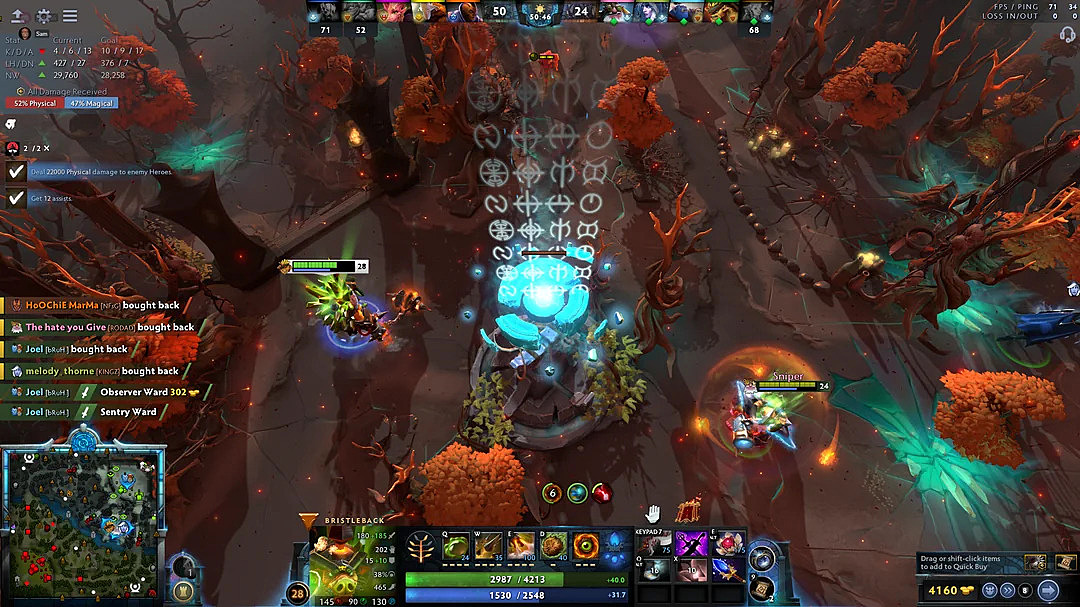The height and width of the screenshot is (607, 1080).
Task: Toggle the Magical damage received filter
Action: pyautogui.click(x=91, y=103)
